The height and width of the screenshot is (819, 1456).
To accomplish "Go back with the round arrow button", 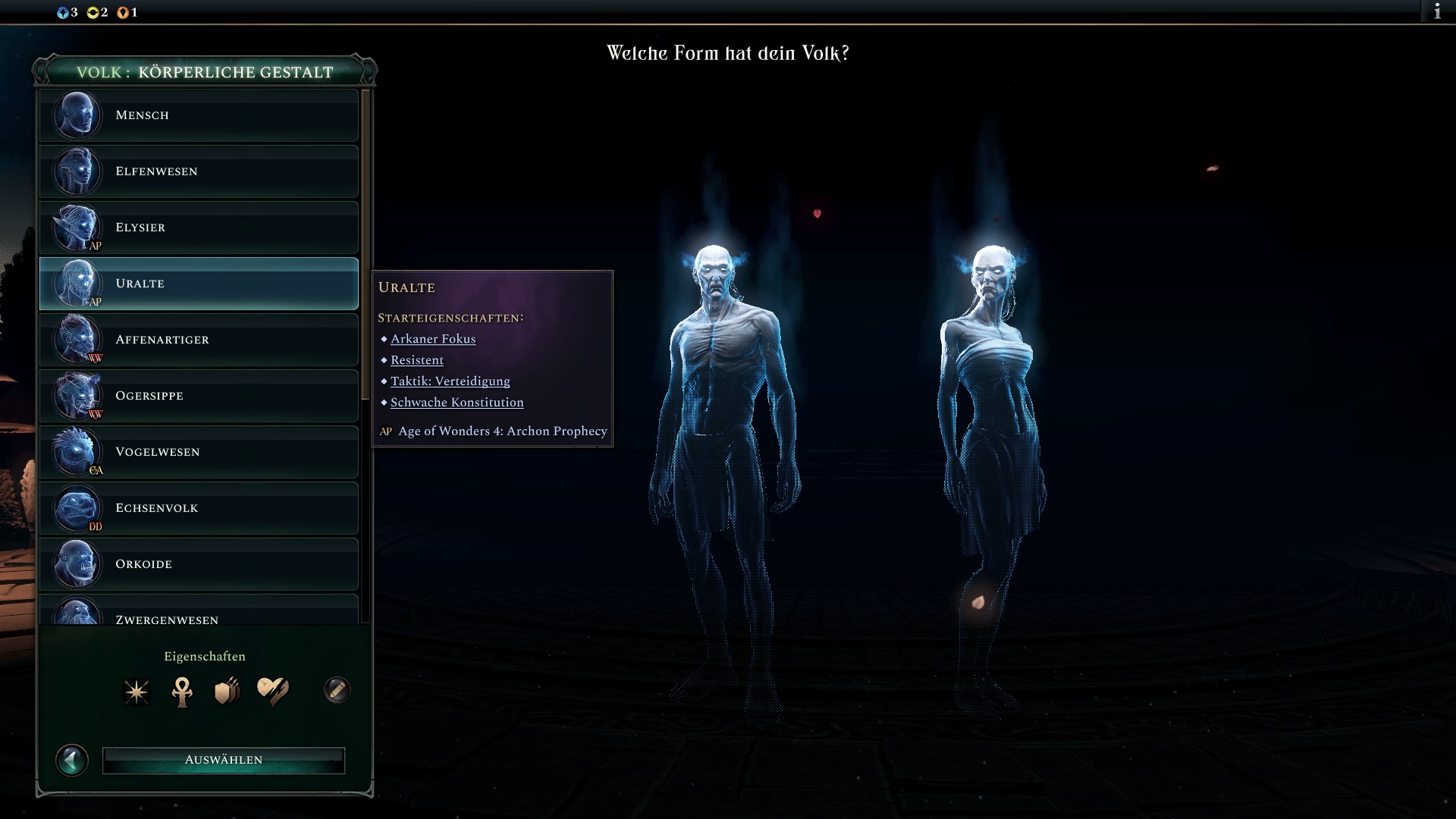I will click(x=72, y=760).
